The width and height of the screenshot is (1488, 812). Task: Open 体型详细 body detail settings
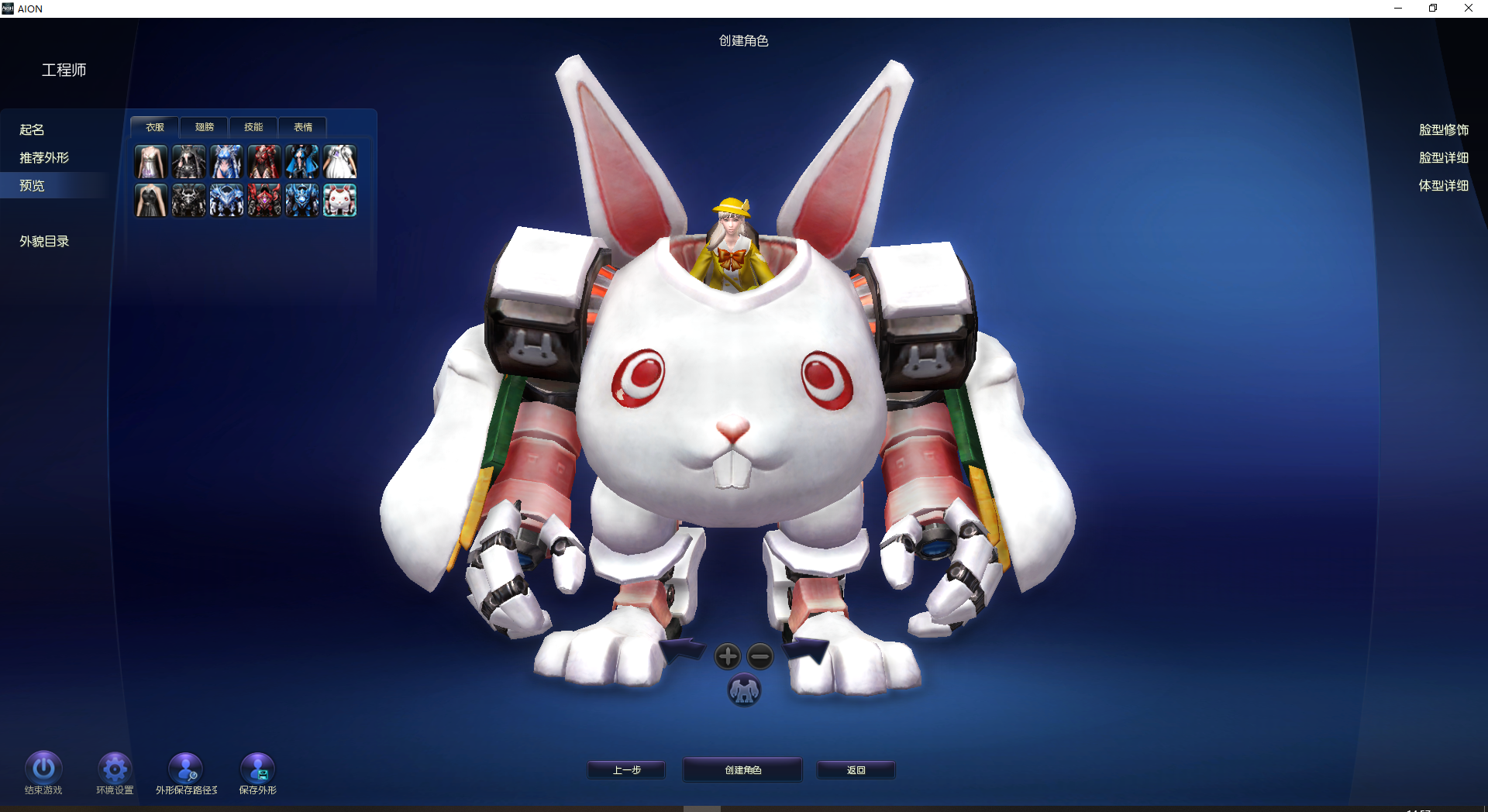point(1443,186)
